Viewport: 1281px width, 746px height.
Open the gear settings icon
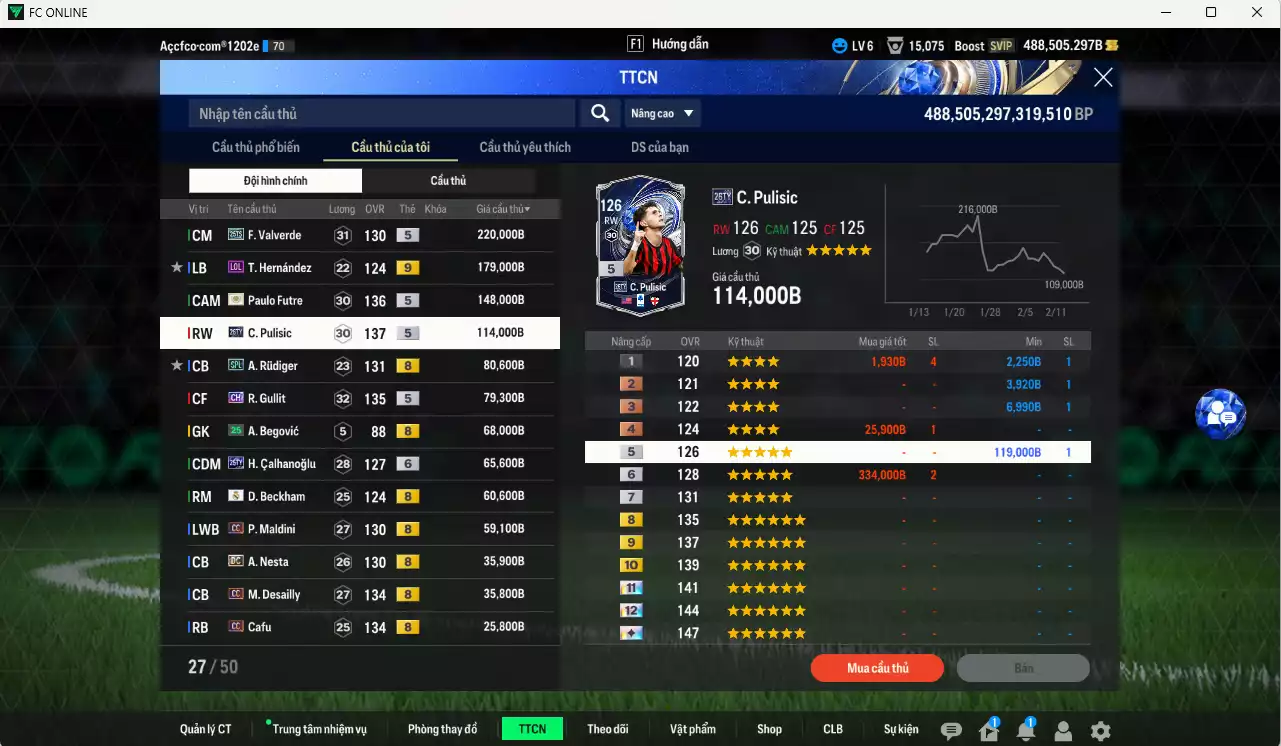pyautogui.click(x=1100, y=731)
